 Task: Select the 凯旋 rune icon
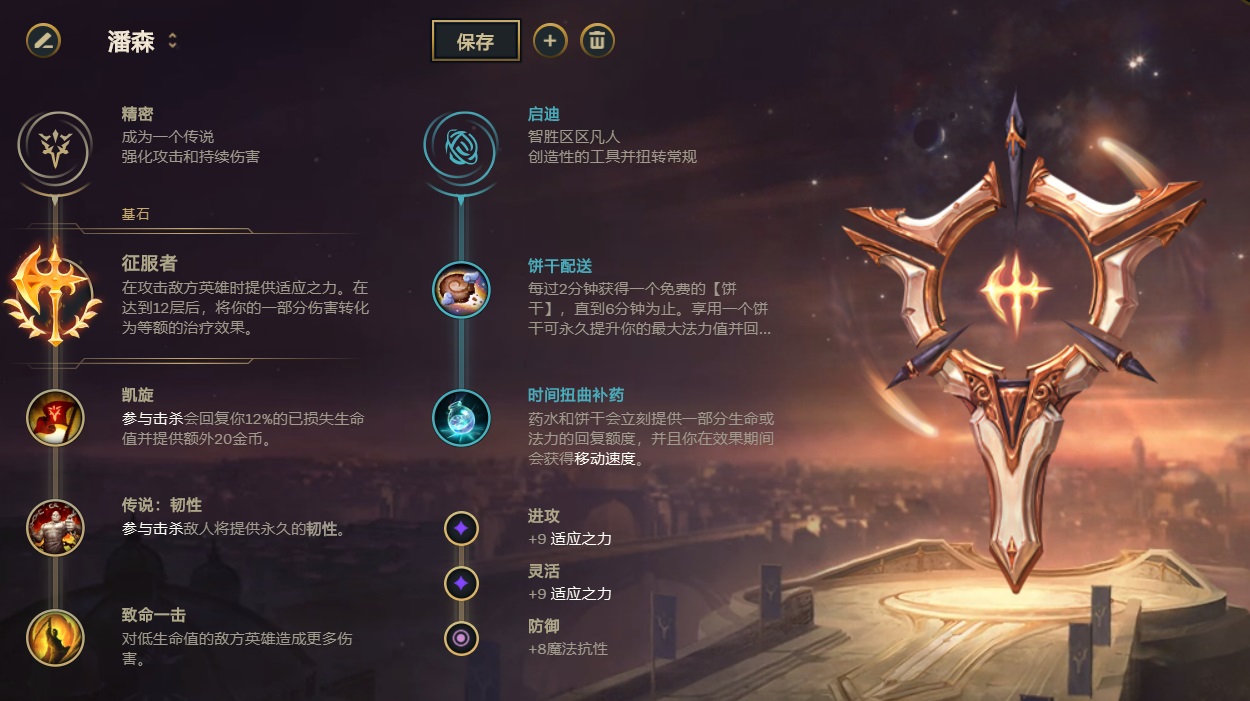[x=55, y=418]
